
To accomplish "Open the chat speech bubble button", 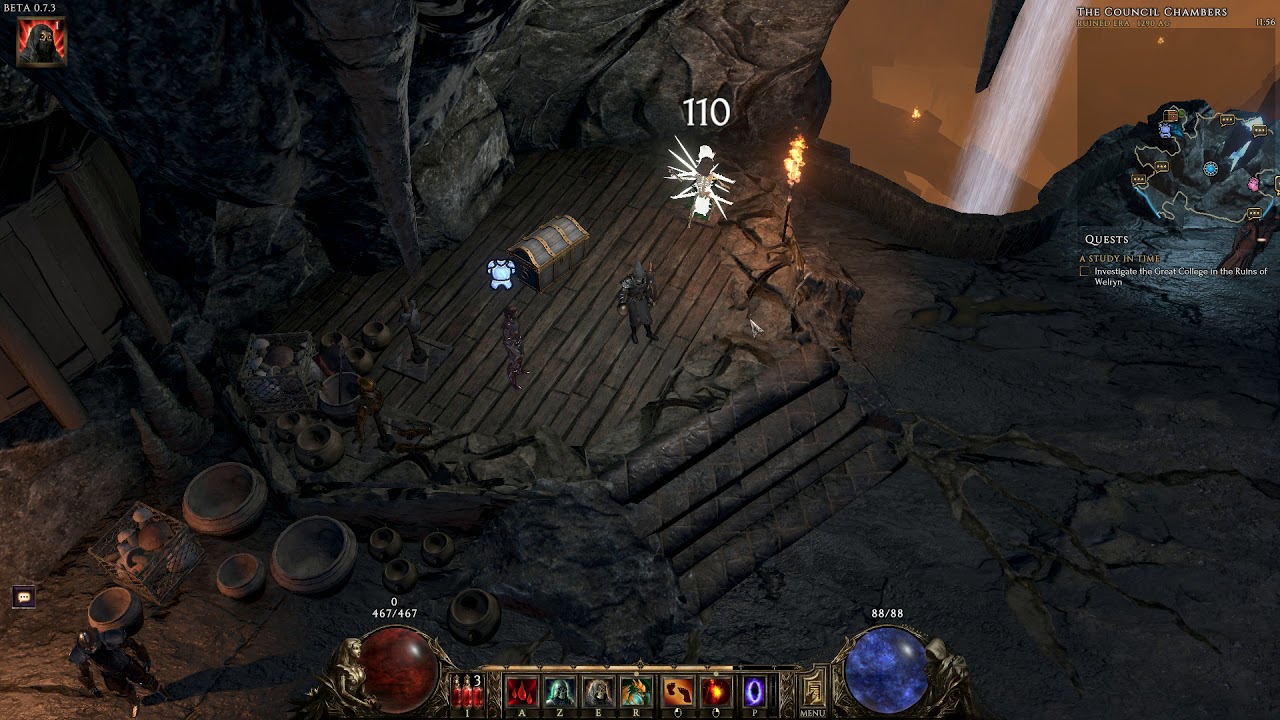I will [x=25, y=597].
